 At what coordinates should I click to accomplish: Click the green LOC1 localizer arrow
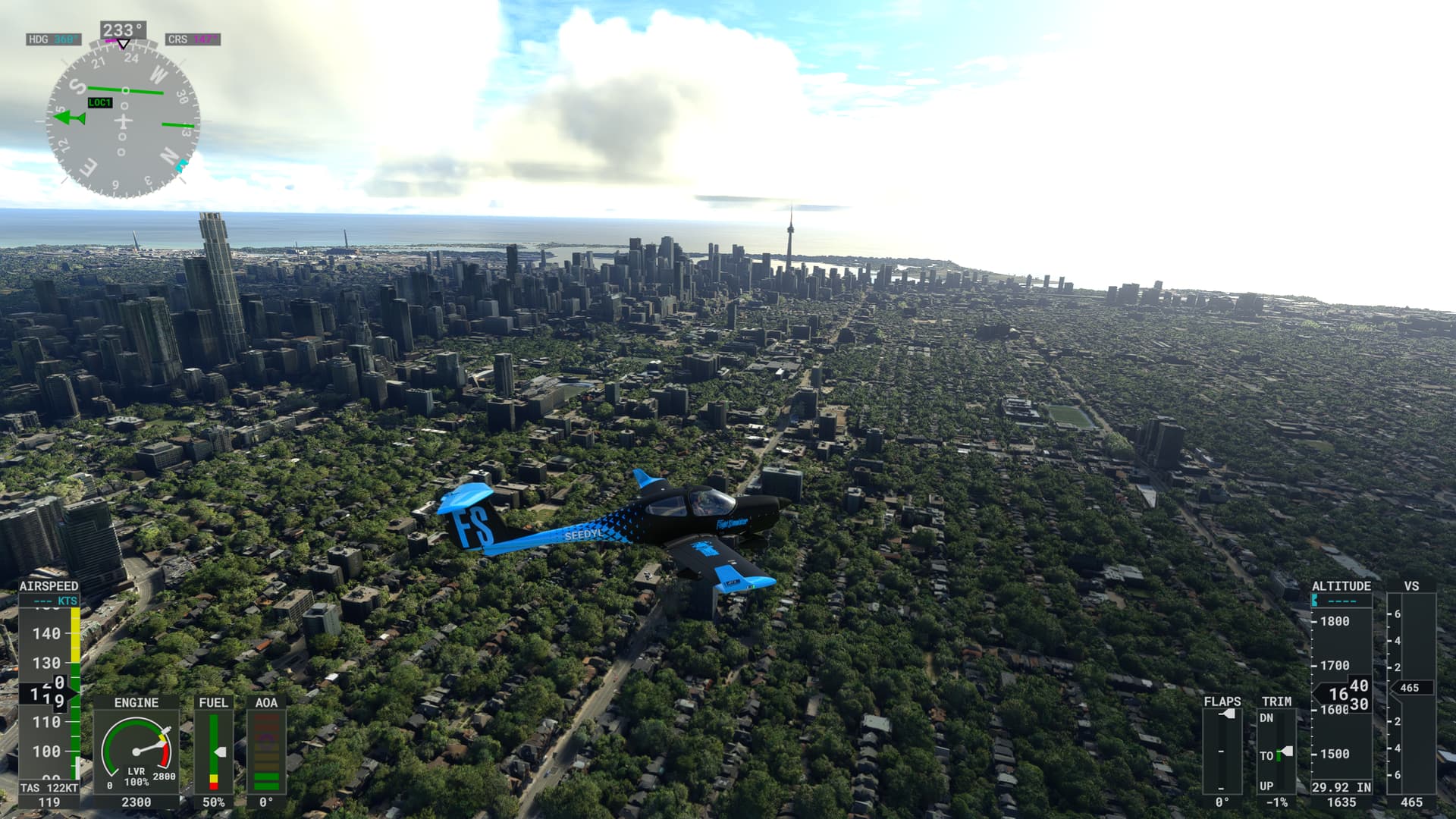[67, 118]
